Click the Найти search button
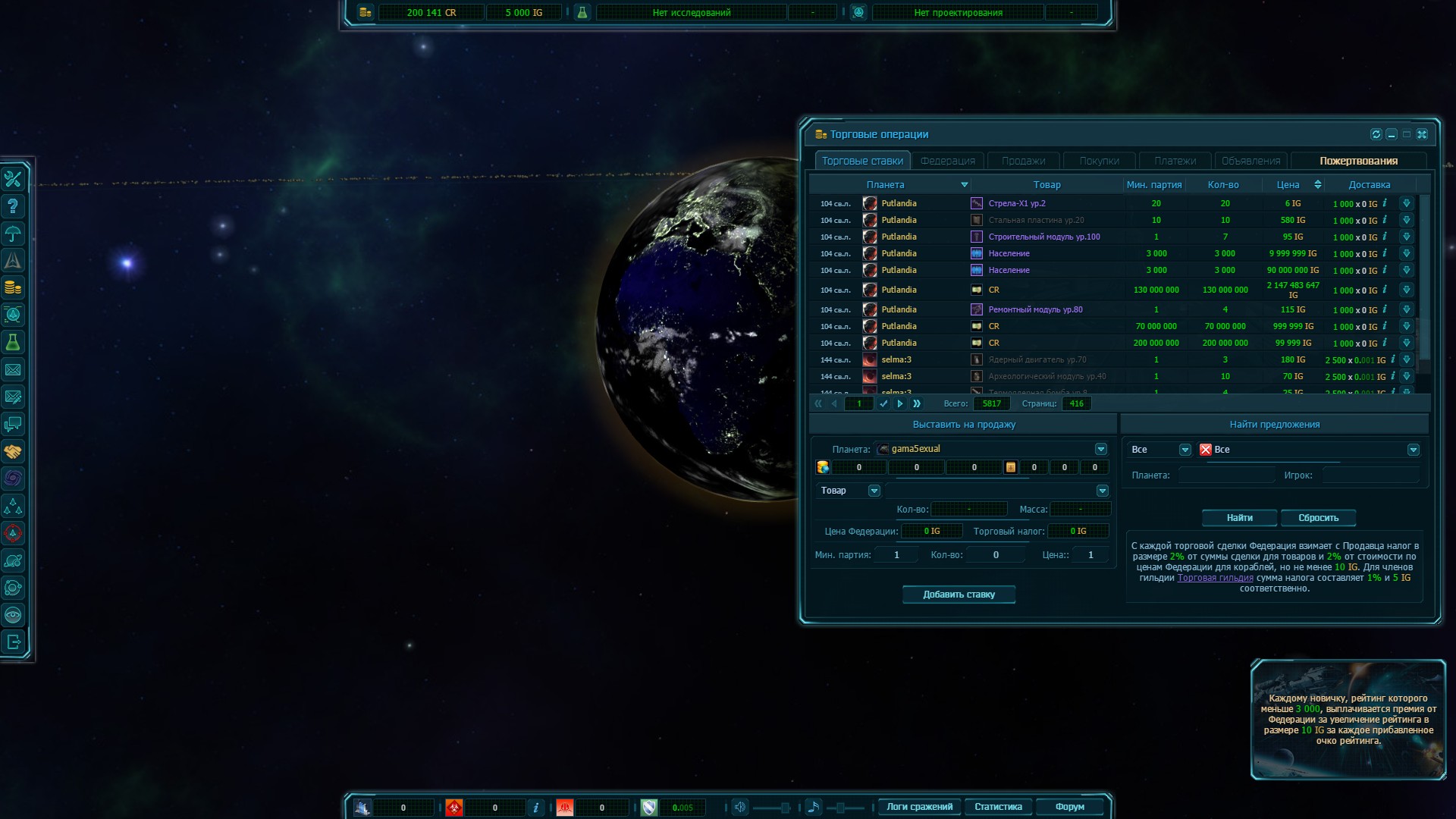Viewport: 1456px width, 819px height. pyautogui.click(x=1239, y=518)
